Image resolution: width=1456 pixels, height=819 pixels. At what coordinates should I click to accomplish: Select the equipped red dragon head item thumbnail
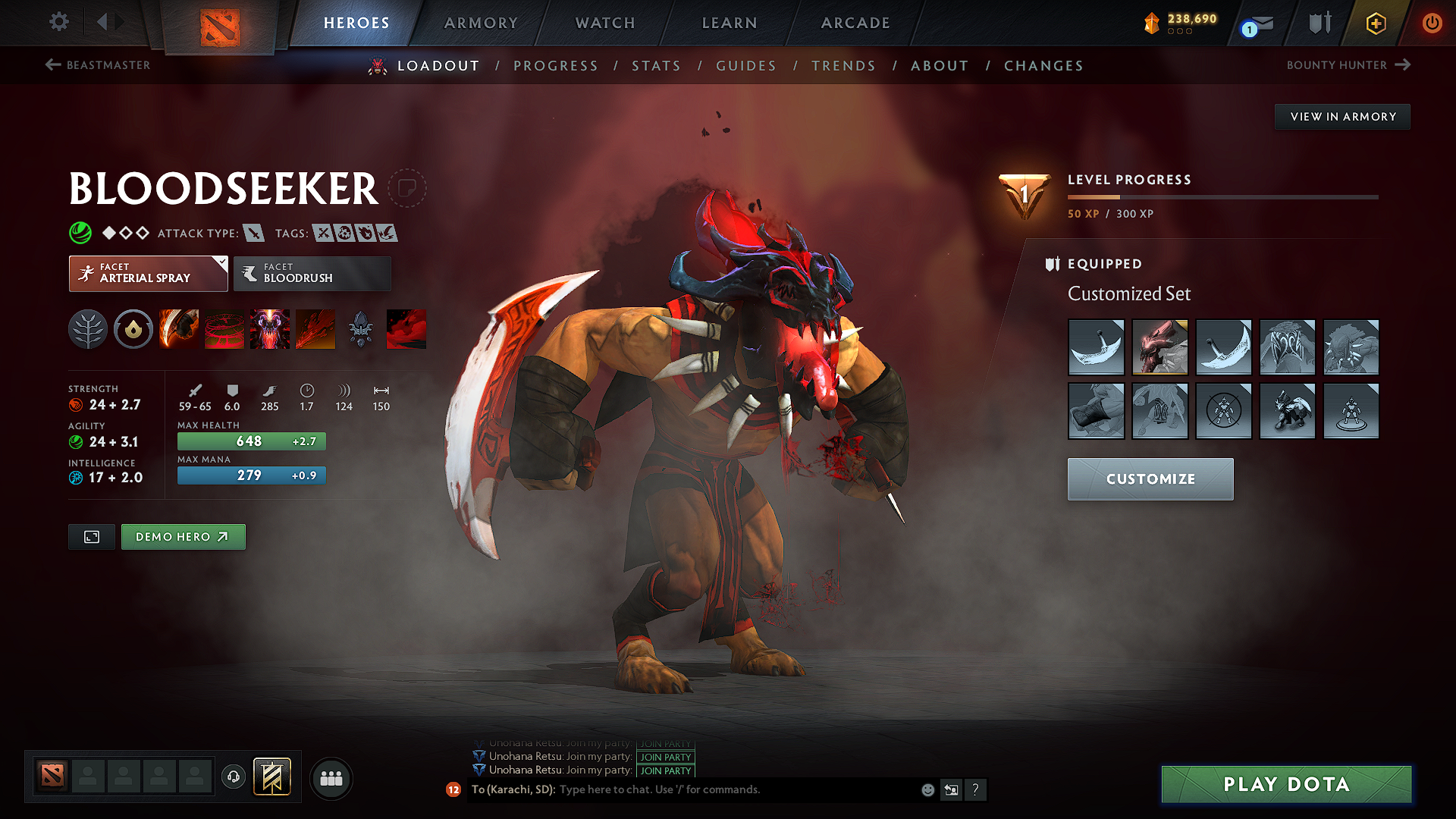point(1159,347)
